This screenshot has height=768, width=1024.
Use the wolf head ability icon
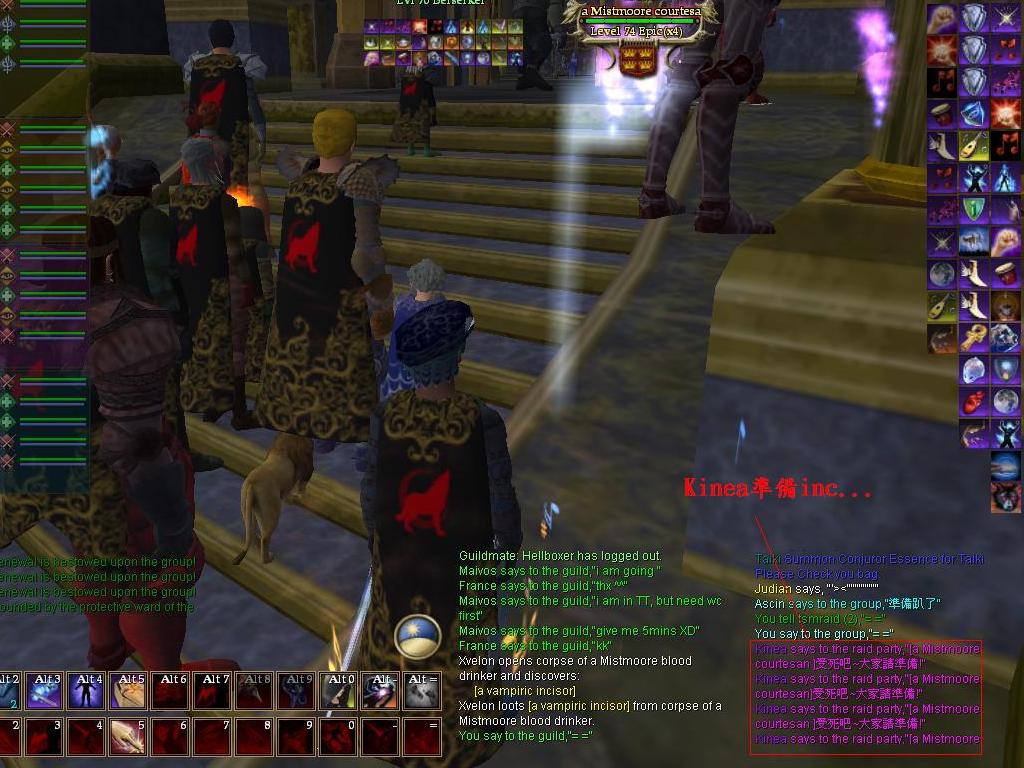(x=1005, y=496)
